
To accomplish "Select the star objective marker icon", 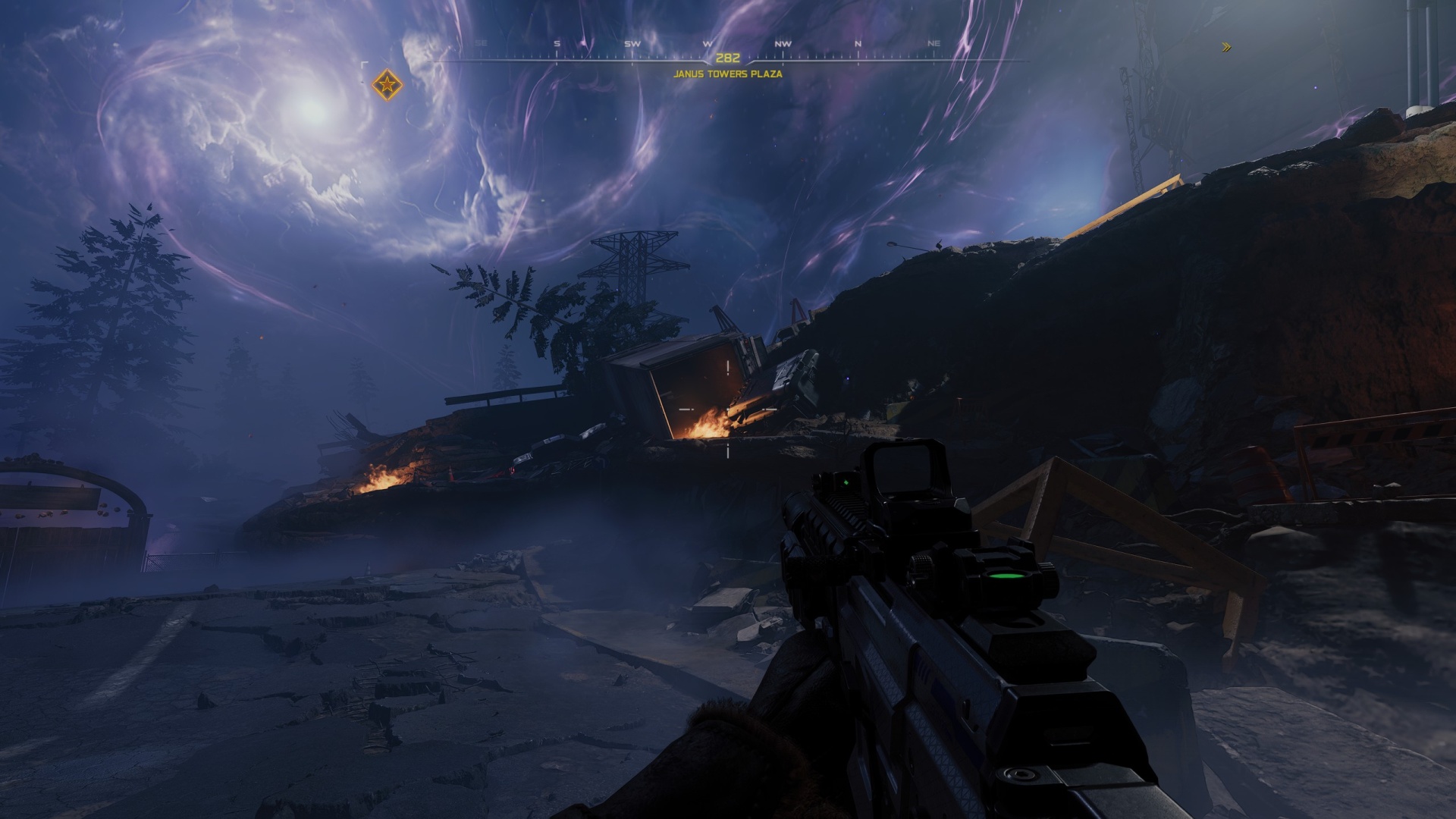I will (x=389, y=85).
